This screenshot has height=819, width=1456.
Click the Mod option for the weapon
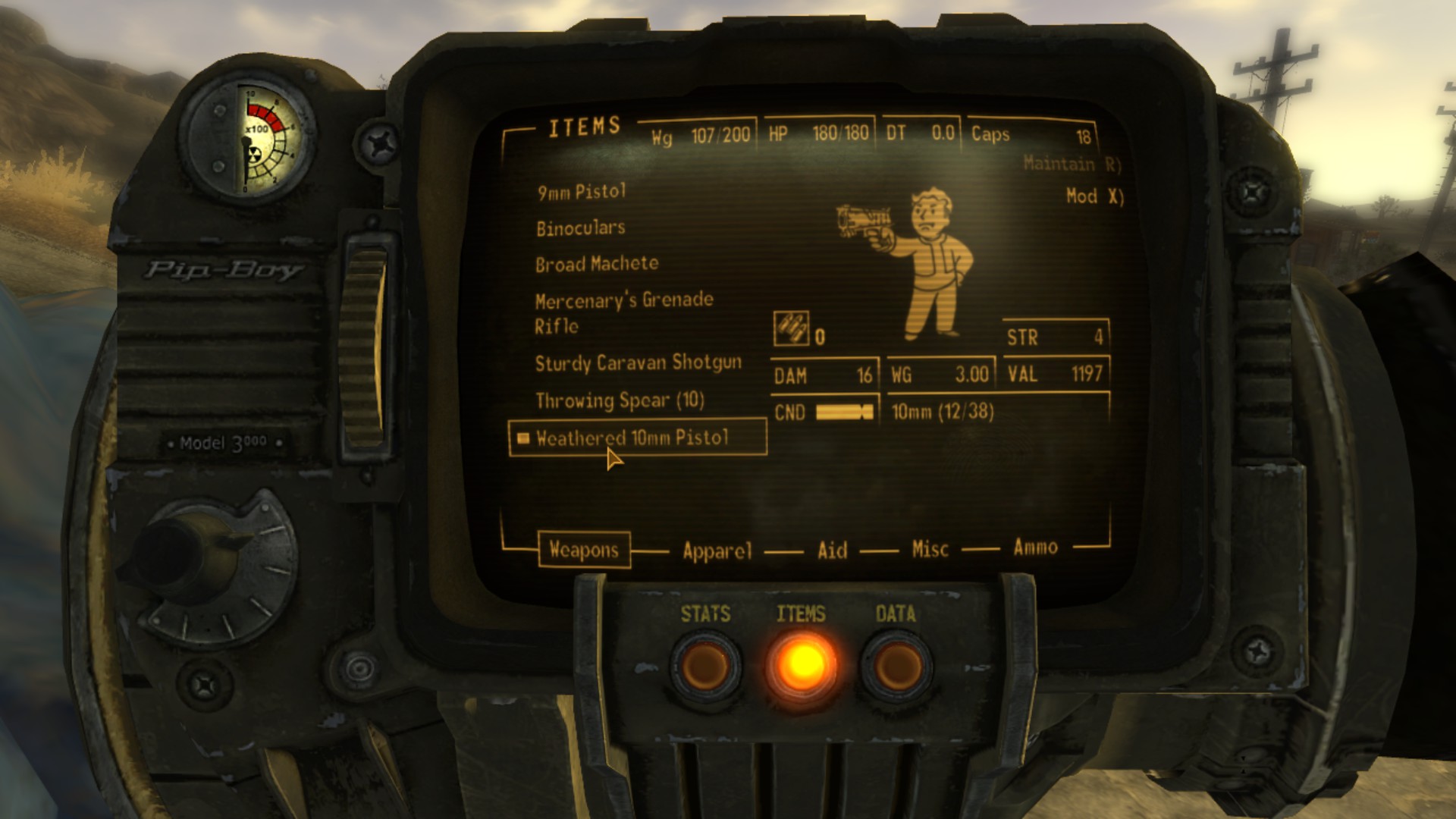click(1094, 196)
